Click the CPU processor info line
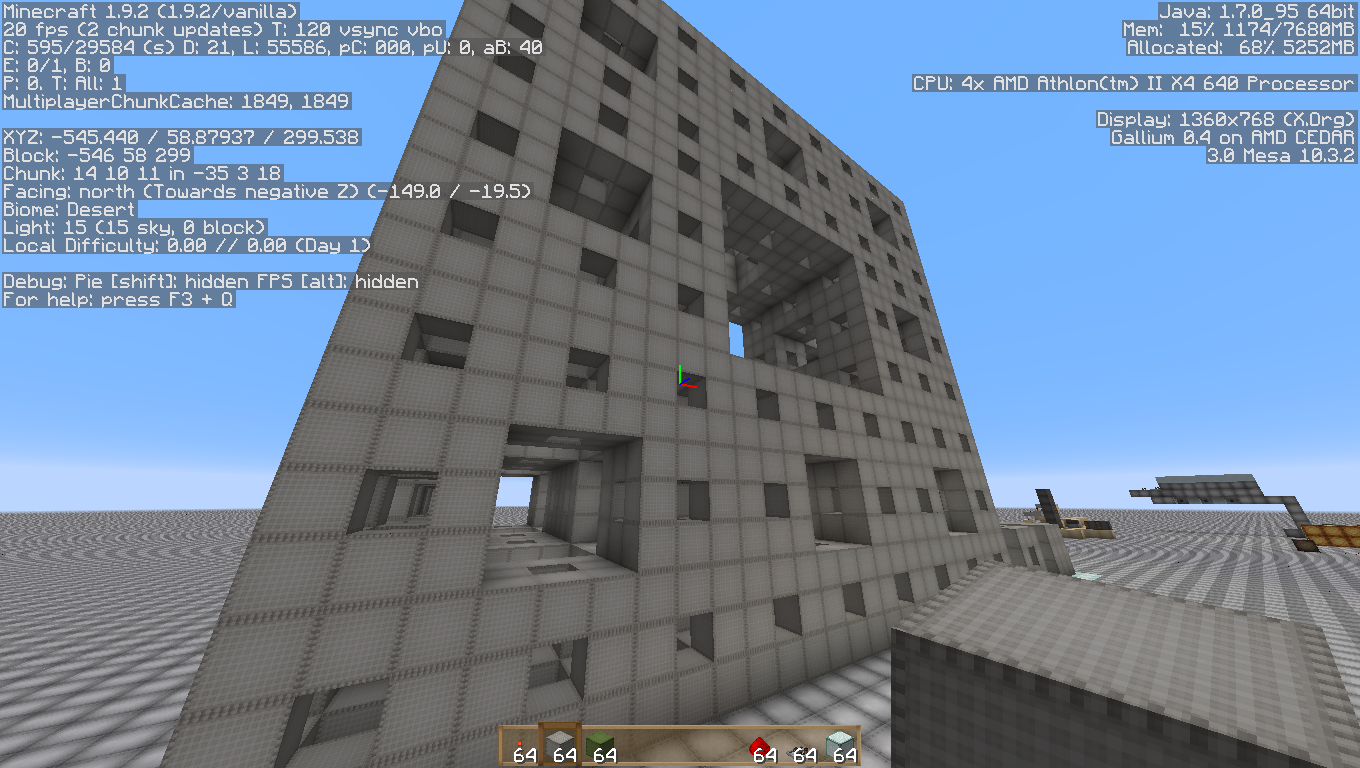Screen dimensions: 1360x768 point(1133,83)
